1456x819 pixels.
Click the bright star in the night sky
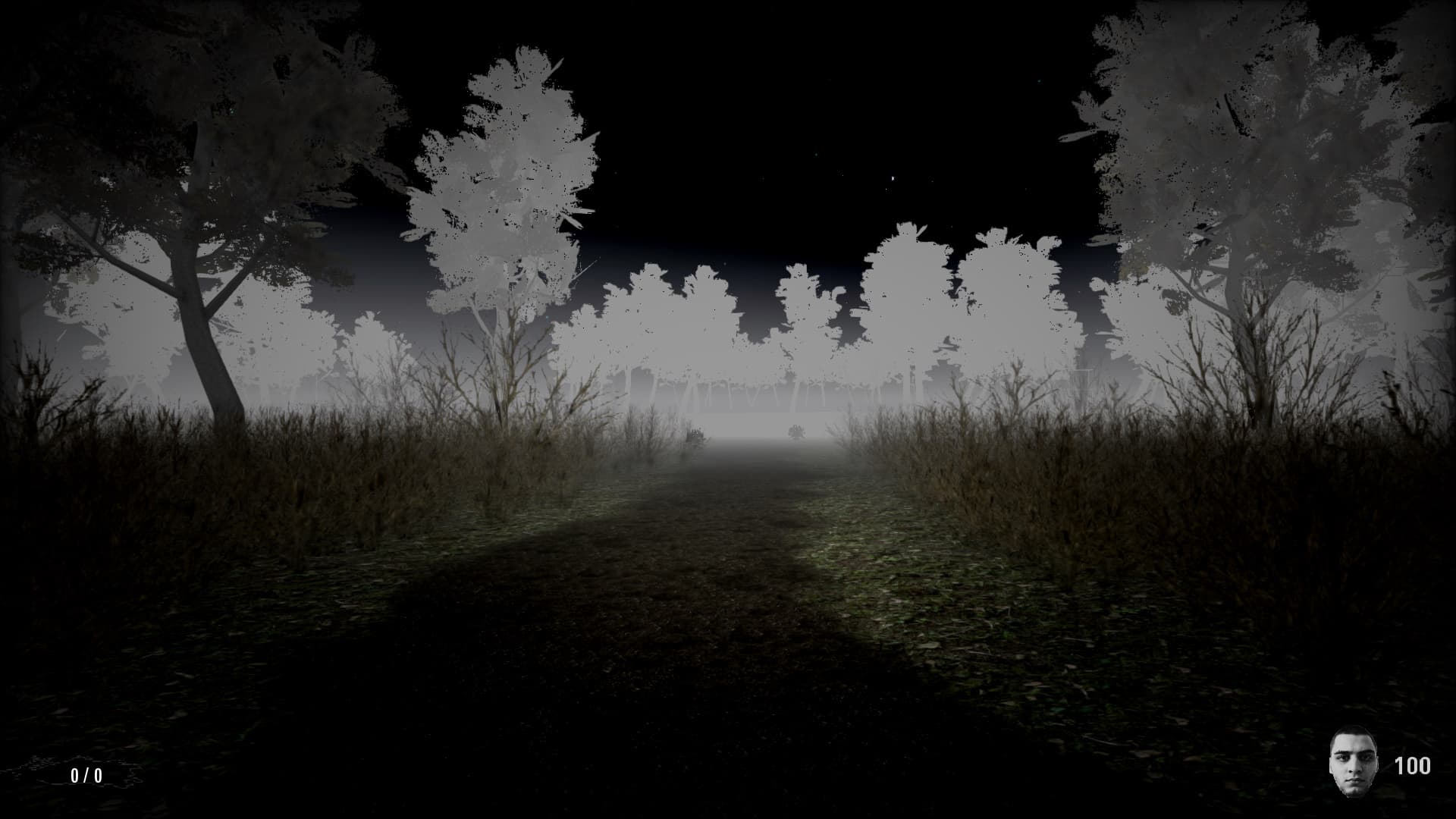pos(893,179)
